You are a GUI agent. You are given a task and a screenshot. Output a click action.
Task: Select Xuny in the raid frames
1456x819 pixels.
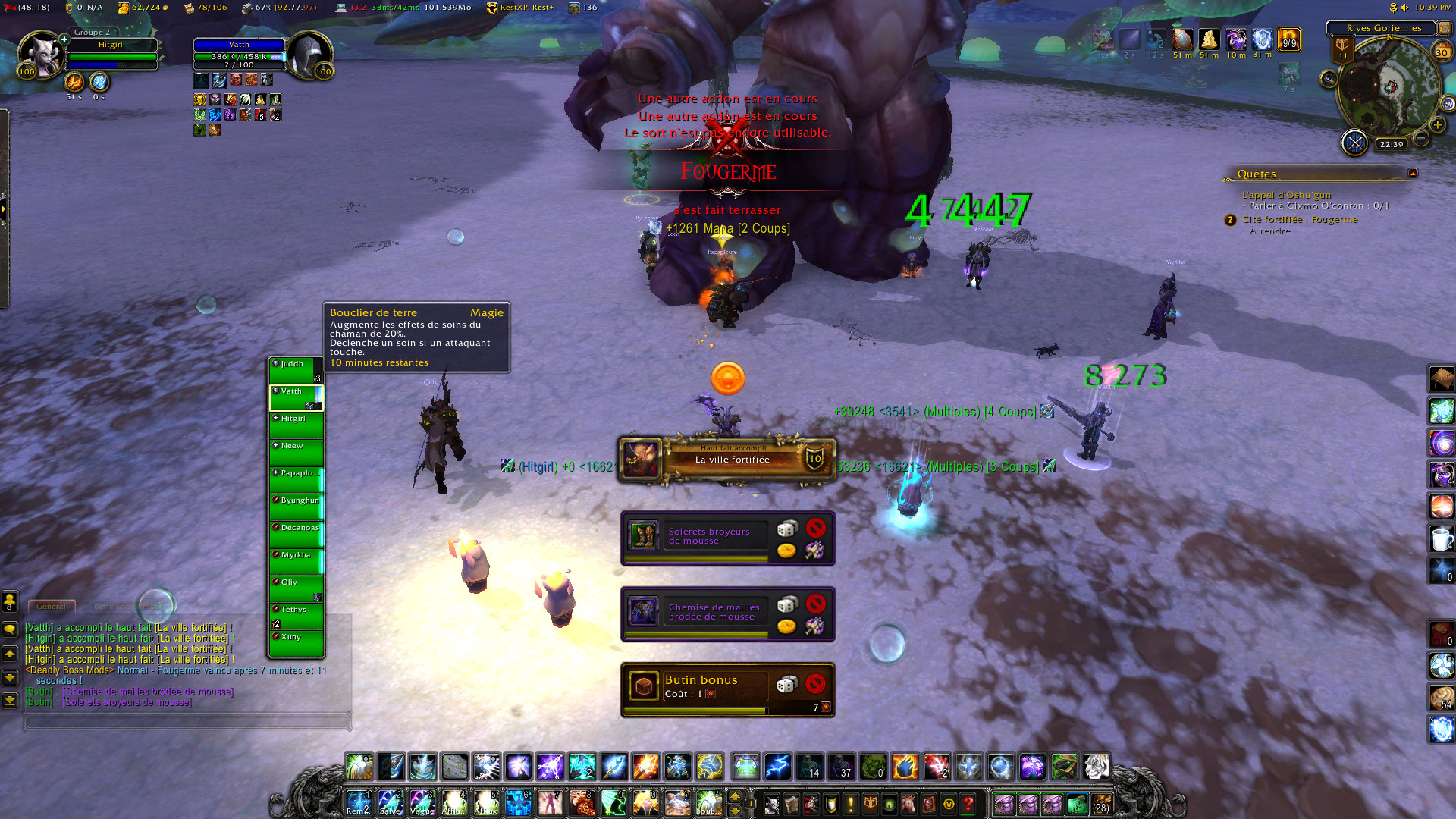tap(297, 643)
